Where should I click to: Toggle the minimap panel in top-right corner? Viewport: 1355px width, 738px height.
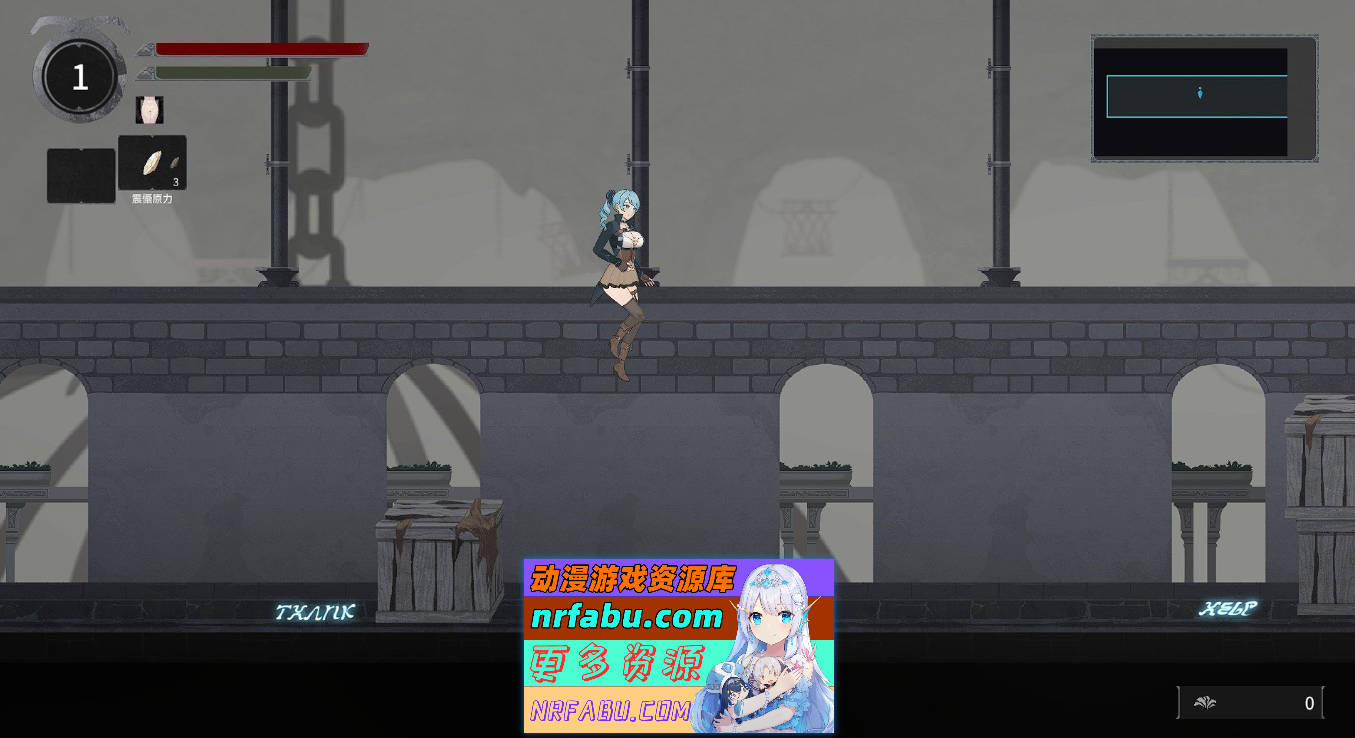click(1204, 96)
